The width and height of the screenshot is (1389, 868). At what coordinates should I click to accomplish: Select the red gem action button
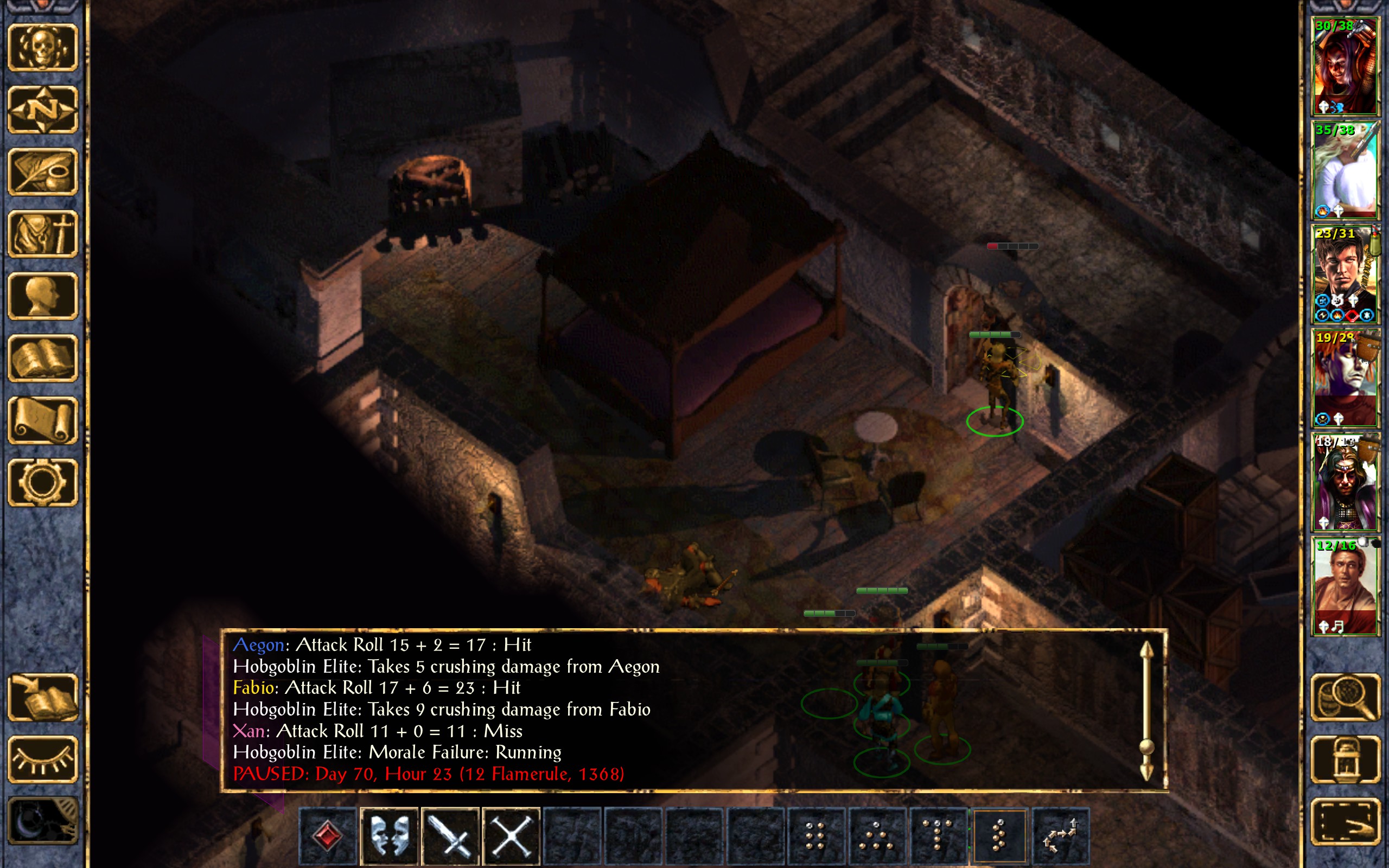pyautogui.click(x=328, y=836)
